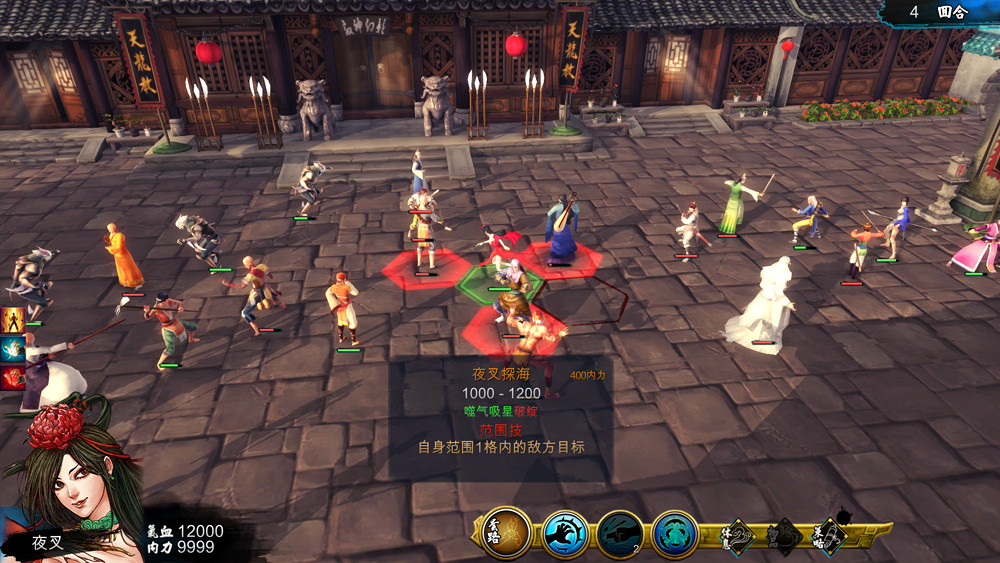1000x563 pixels.
Task: Click the 休息 rest button
Action: tap(738, 537)
